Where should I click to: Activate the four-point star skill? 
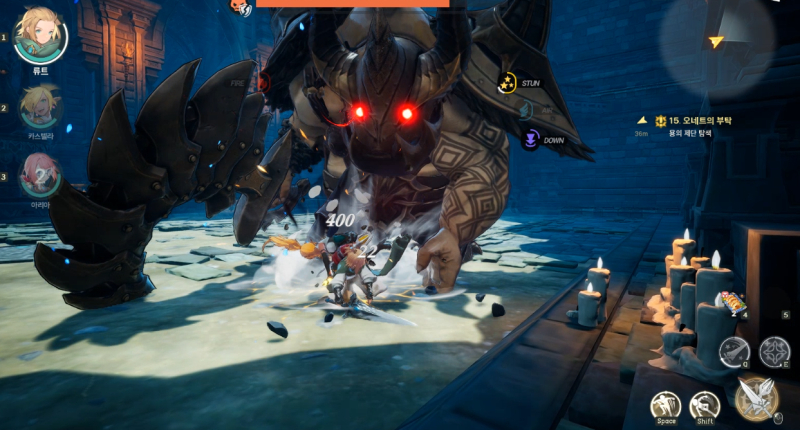774,351
